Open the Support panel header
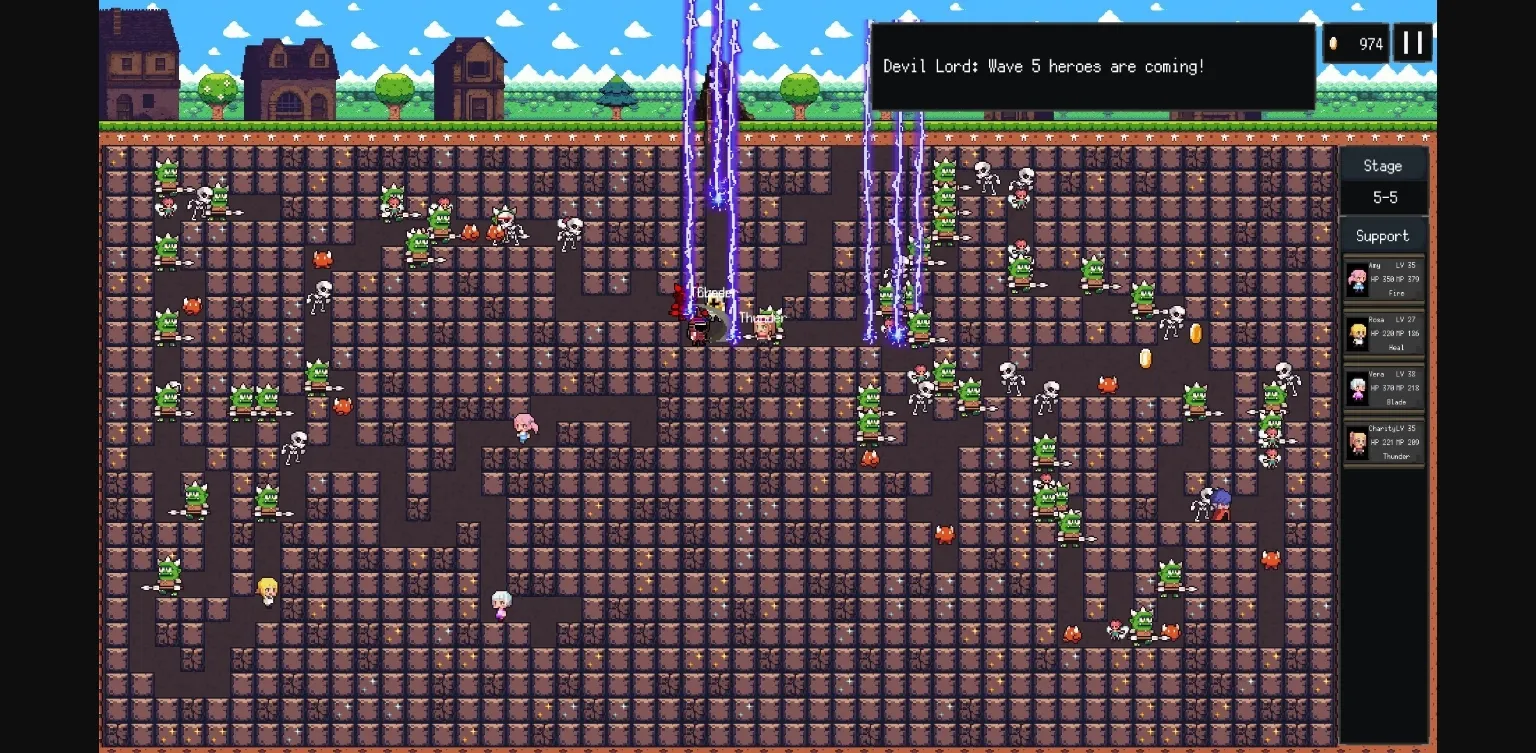 [1383, 235]
